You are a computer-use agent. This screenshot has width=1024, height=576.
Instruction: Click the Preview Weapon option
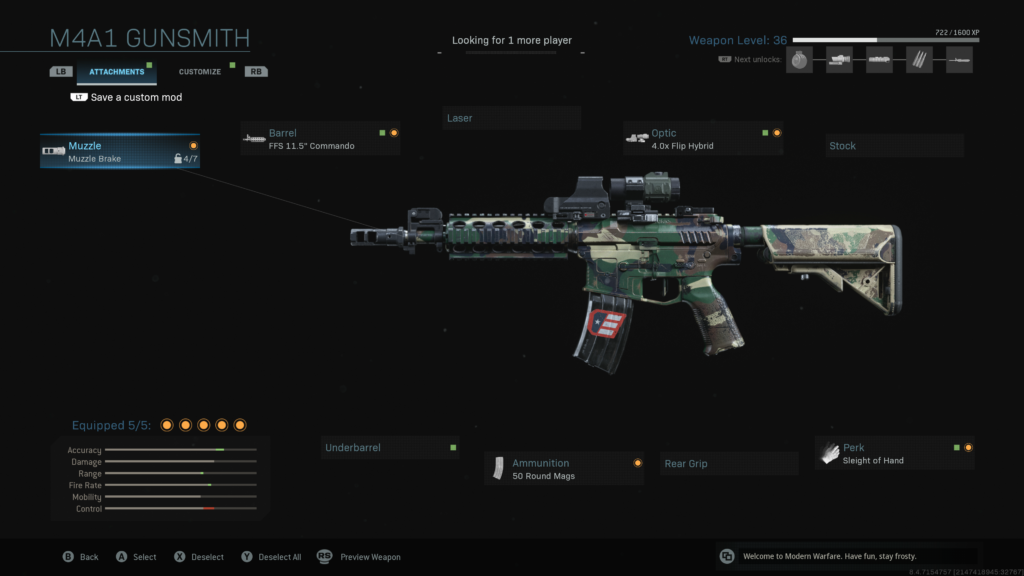(360, 557)
